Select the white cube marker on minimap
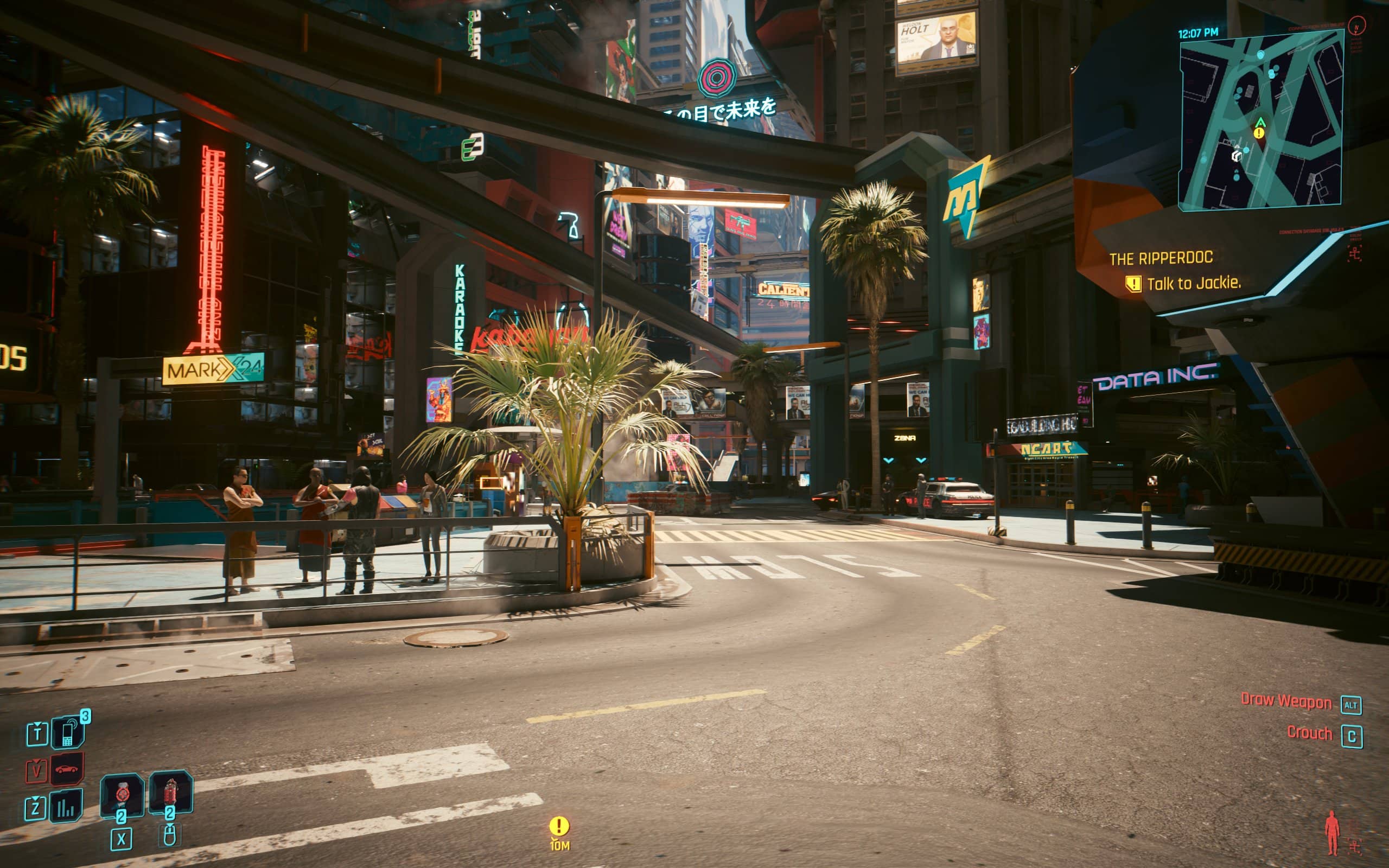This screenshot has height=868, width=1389. [x=1237, y=155]
